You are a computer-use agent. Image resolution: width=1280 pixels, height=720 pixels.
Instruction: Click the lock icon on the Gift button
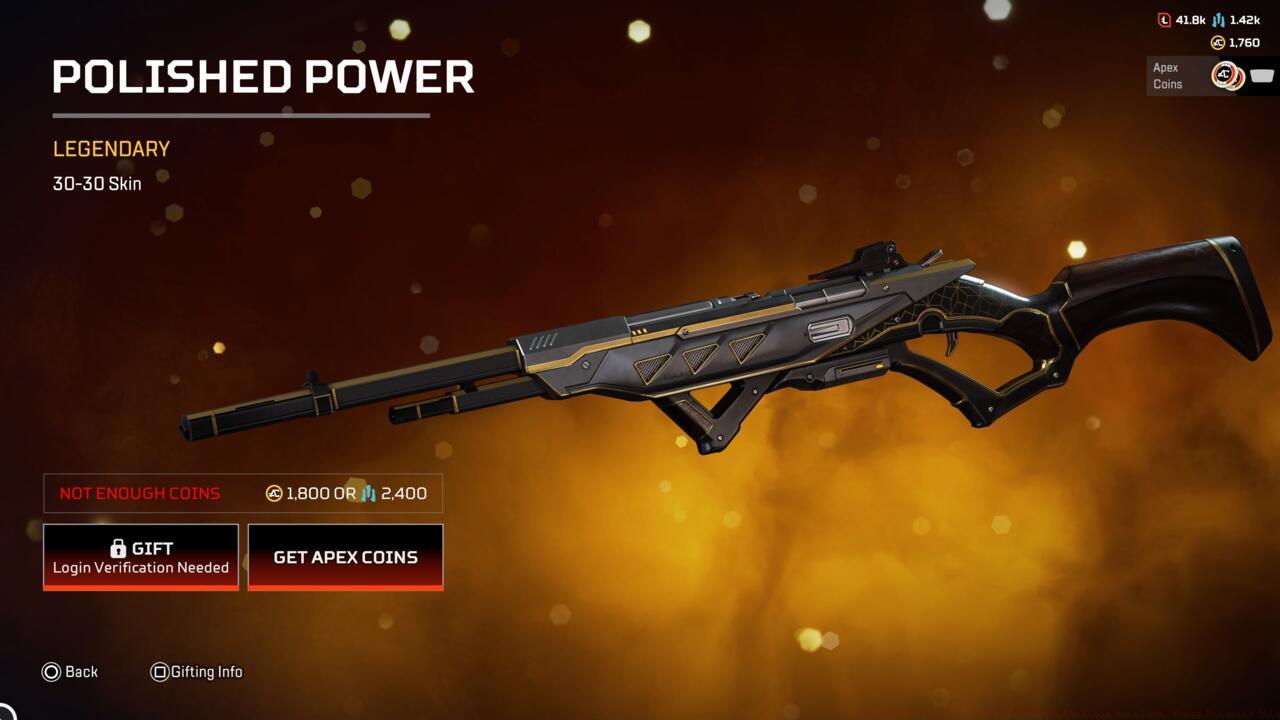(x=119, y=547)
